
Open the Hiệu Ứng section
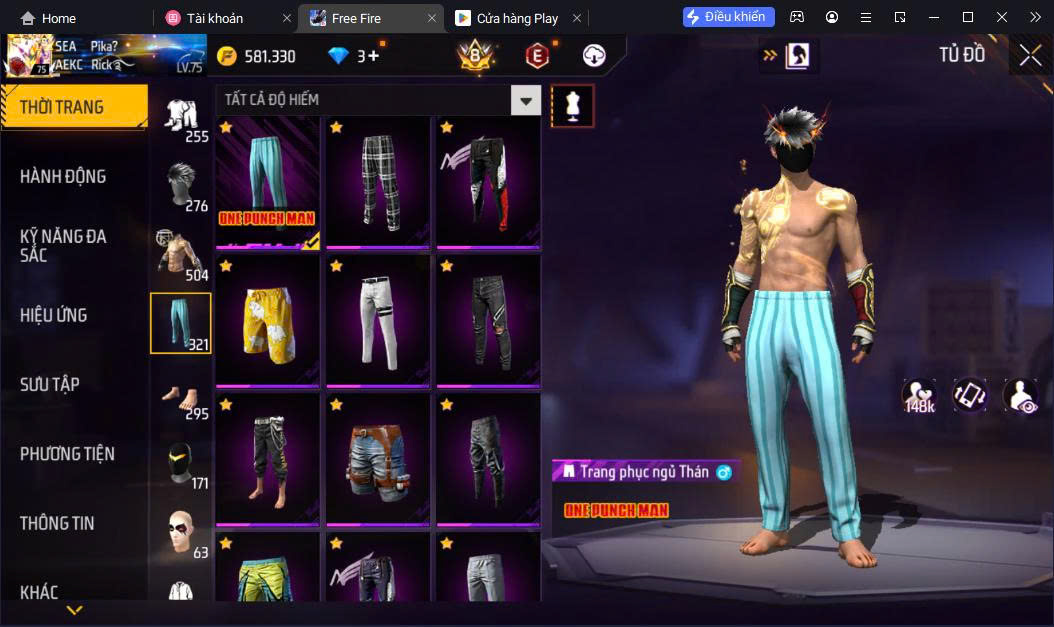53,315
